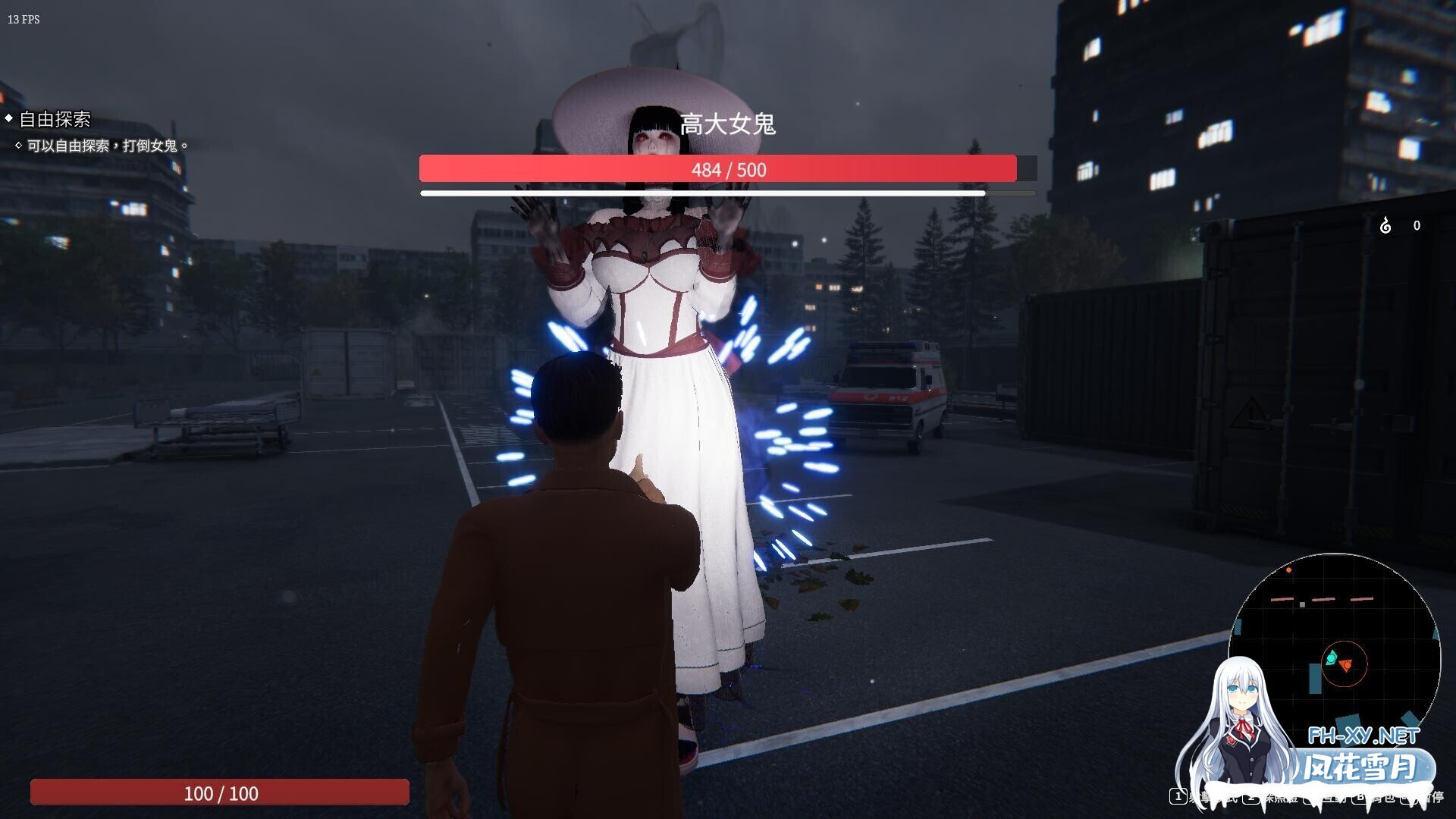Select the 自由探索 objective tracker

tap(55, 119)
